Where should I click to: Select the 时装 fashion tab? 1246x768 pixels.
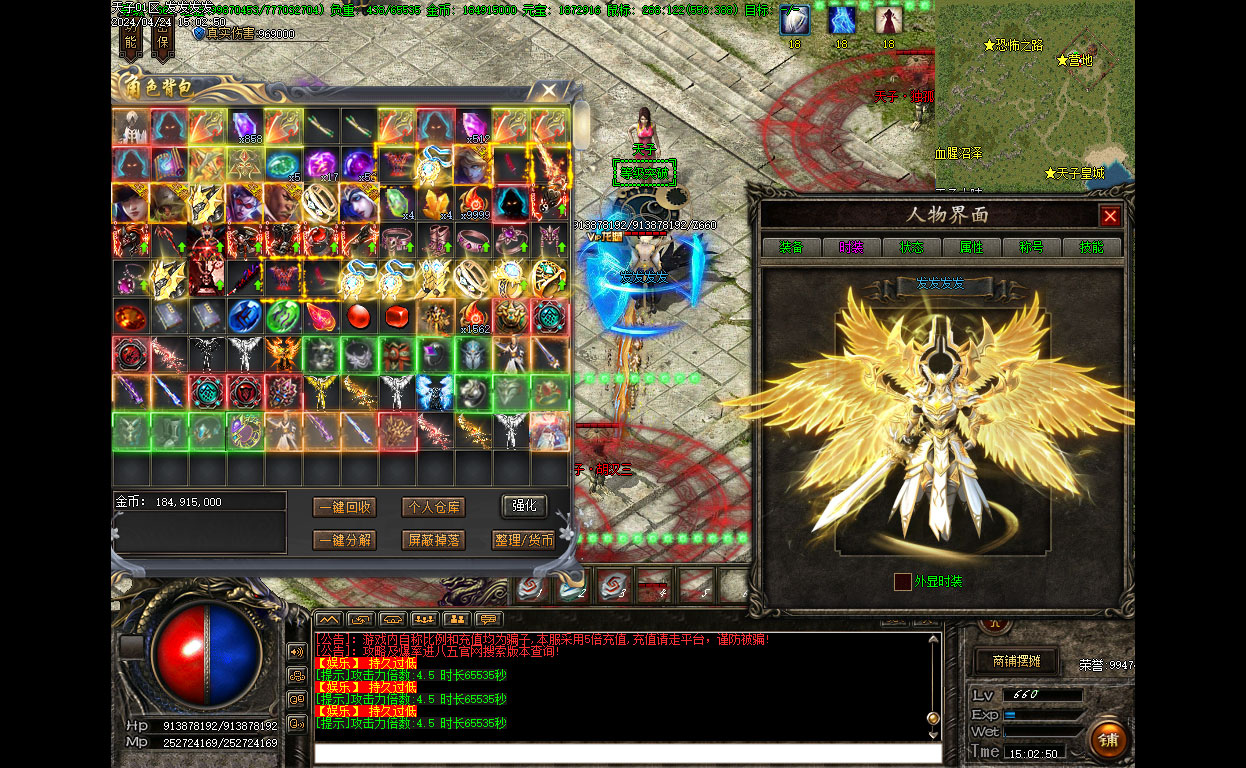pos(851,247)
